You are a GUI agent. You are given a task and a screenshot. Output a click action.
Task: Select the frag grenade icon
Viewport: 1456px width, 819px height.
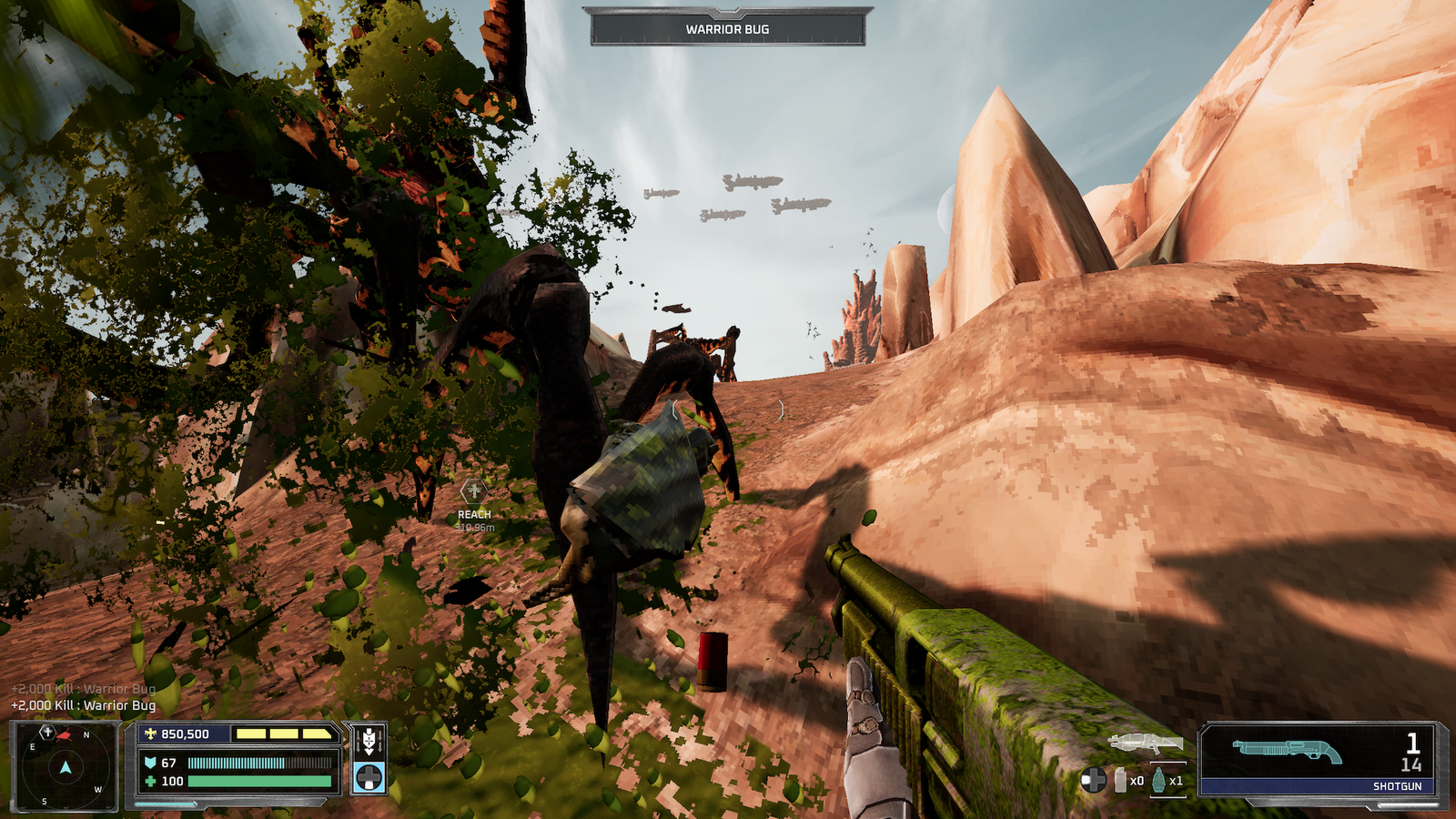1158,780
